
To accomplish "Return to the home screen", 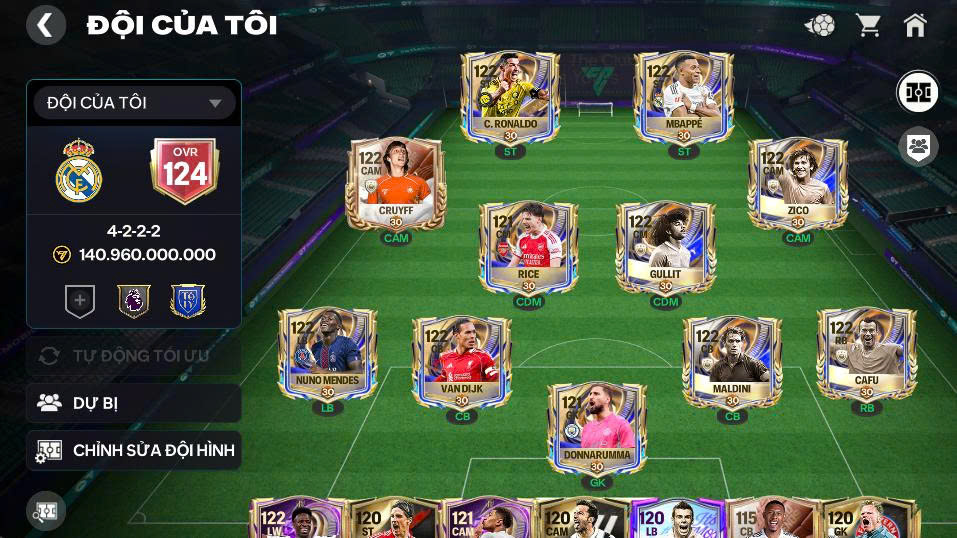I will (x=915, y=25).
